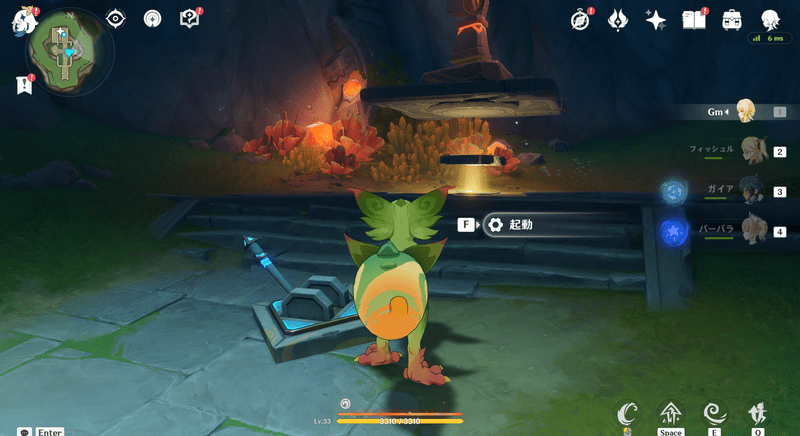Switch to party member バーバラ
The width and height of the screenshot is (800, 436).
coord(755,231)
